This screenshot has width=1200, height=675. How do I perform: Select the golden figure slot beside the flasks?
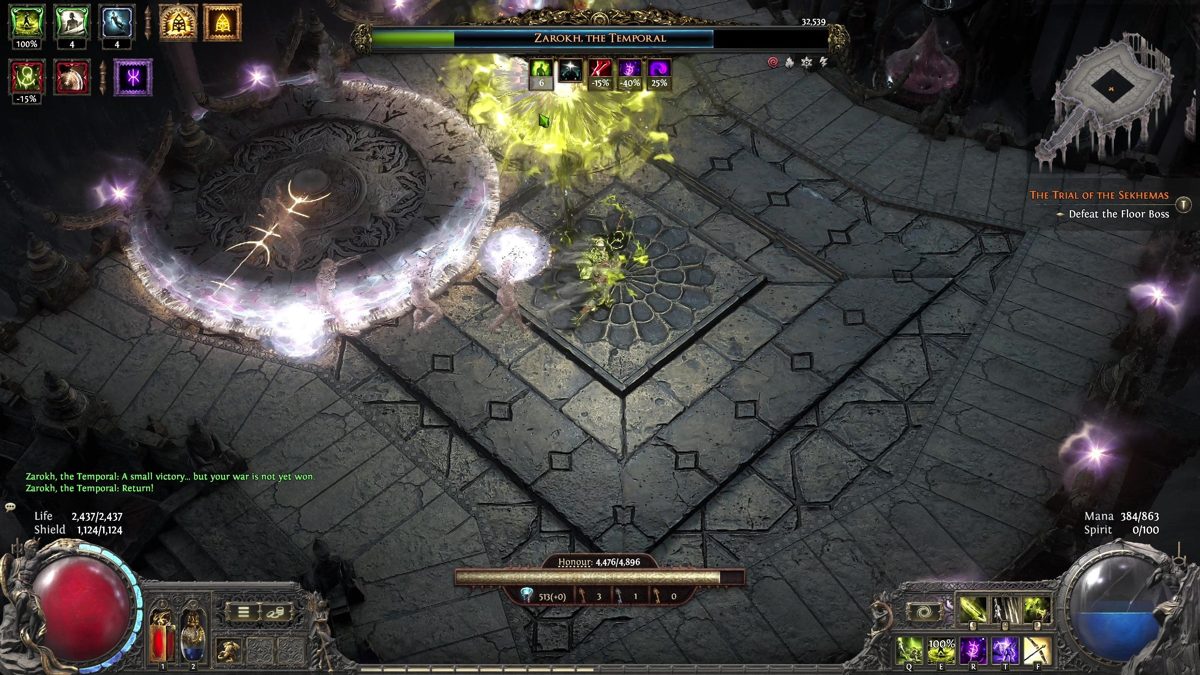click(229, 650)
